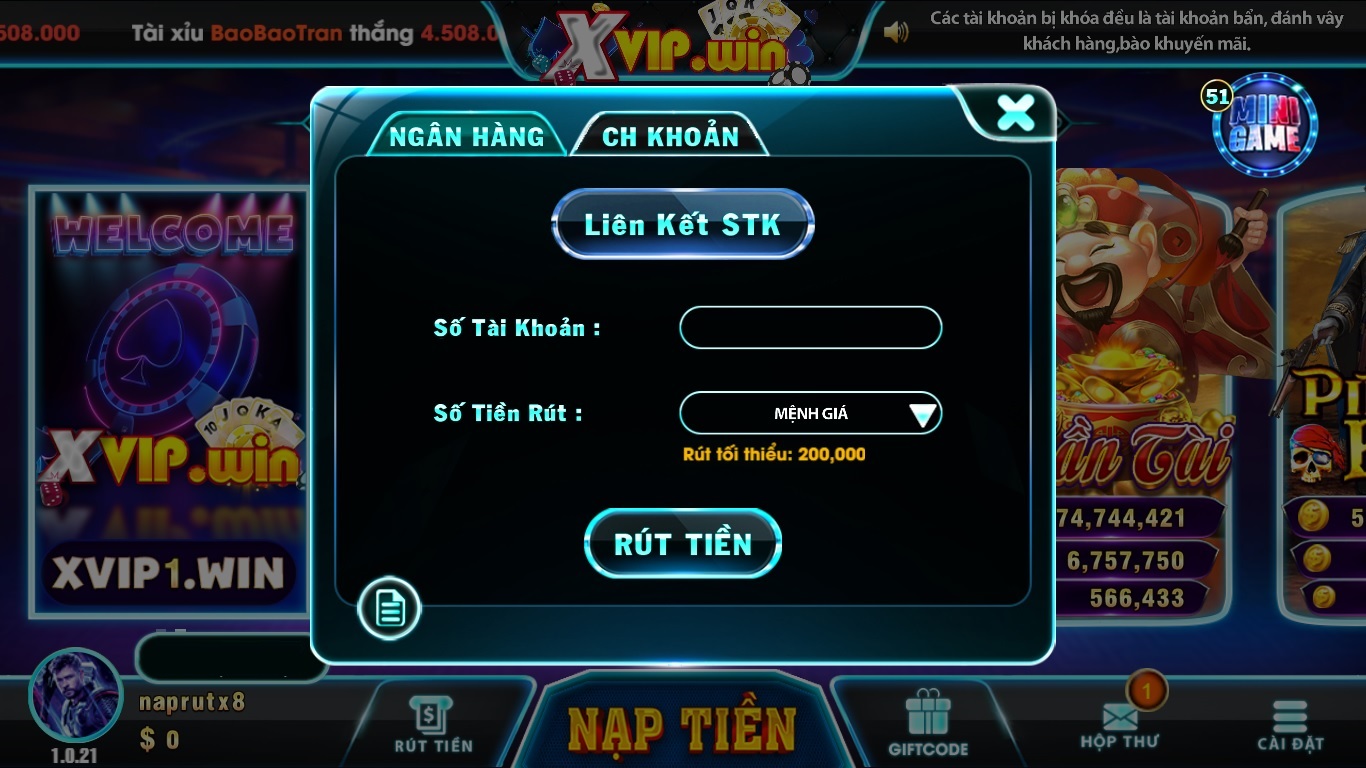1366x768 pixels.
Task: Click the Liên Kết STK button
Action: [683, 223]
